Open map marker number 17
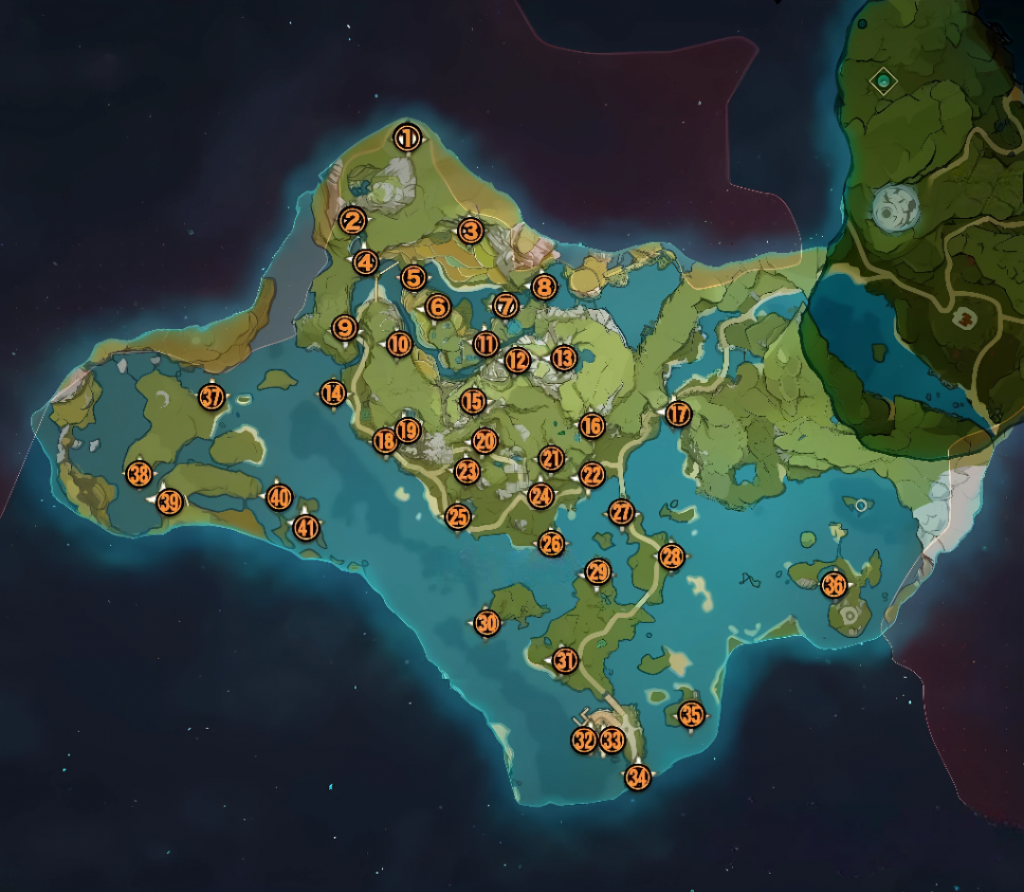Image resolution: width=1024 pixels, height=892 pixels. tap(679, 414)
